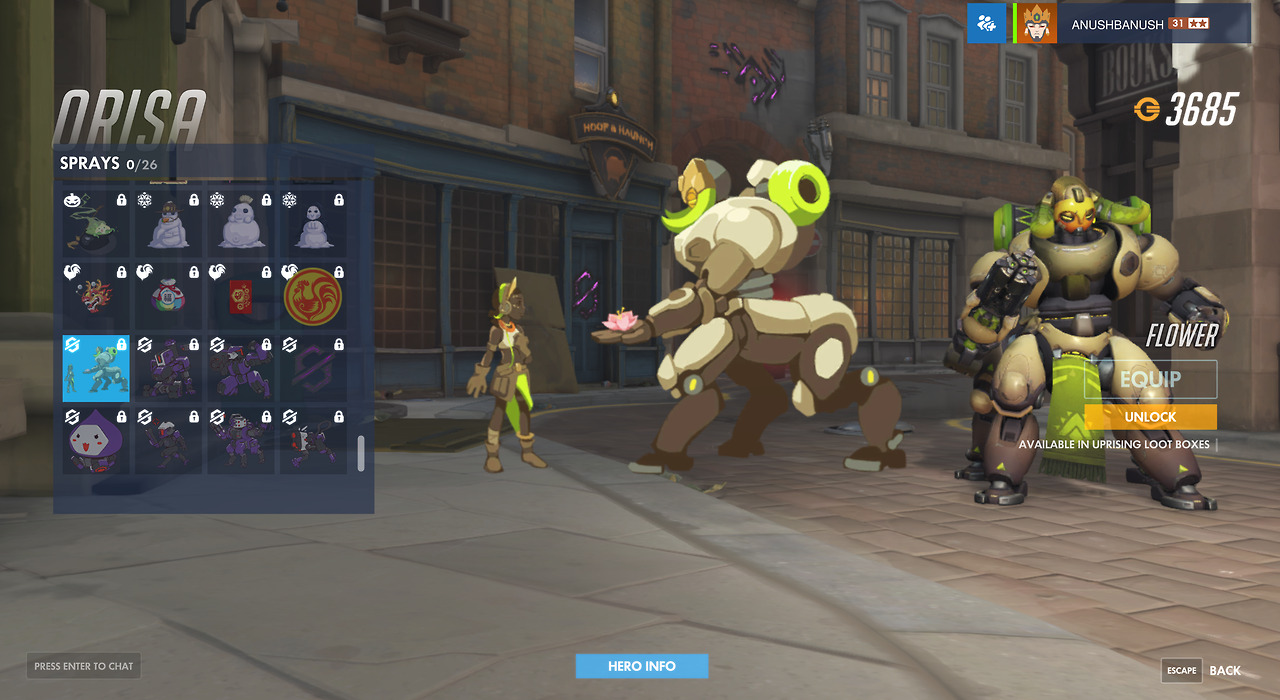1280x700 pixels.
Task: Click the sprays list scrollbar
Action: click(x=361, y=453)
